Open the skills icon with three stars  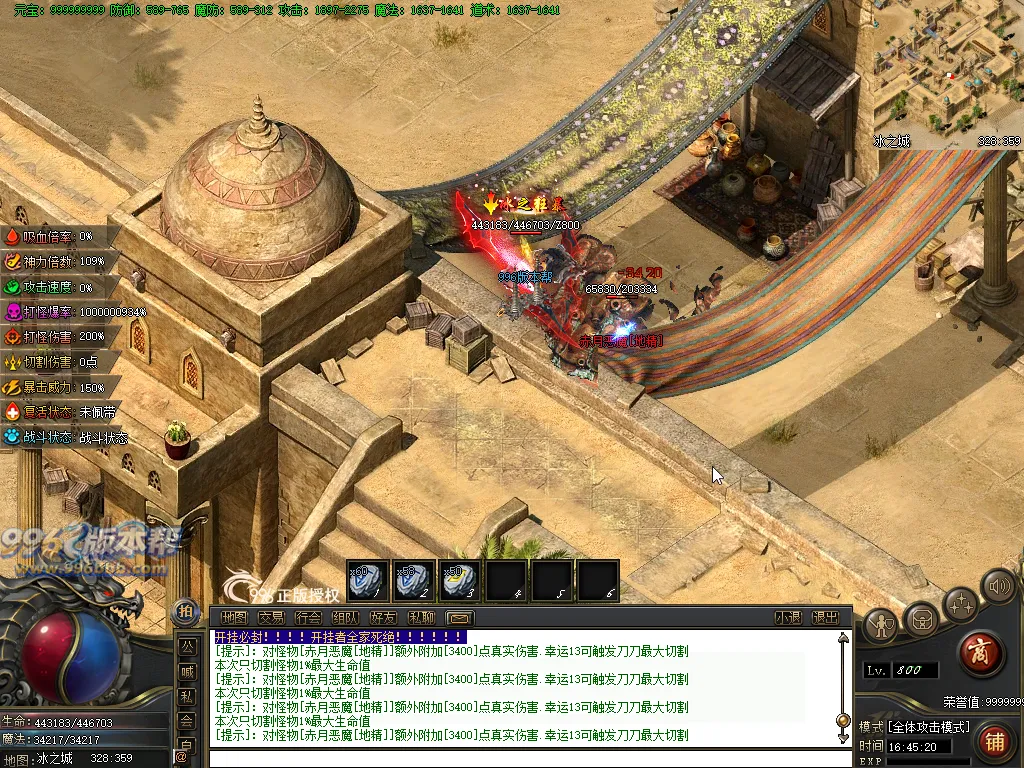click(x=960, y=604)
